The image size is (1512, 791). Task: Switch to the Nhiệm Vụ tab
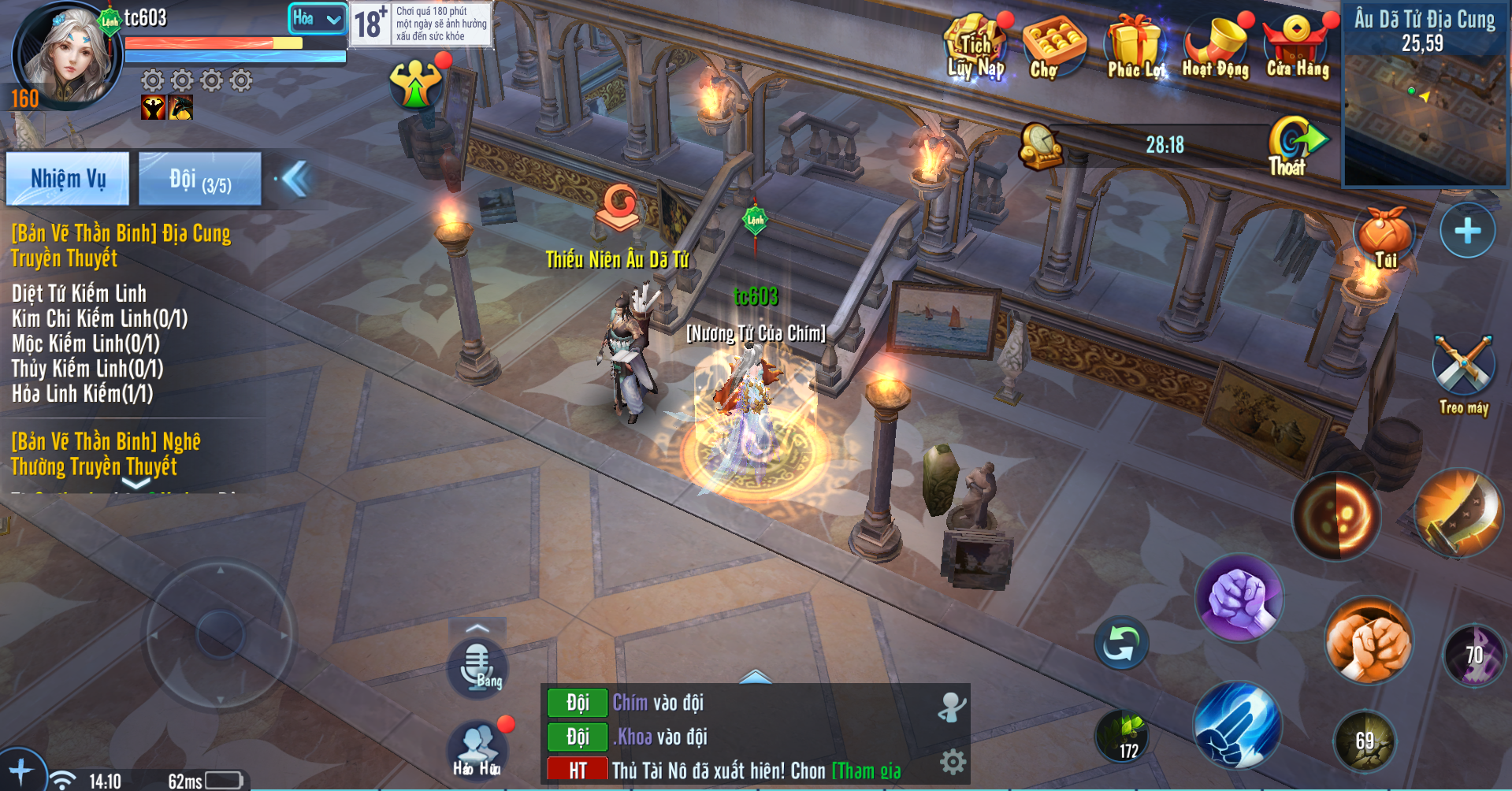(68, 179)
